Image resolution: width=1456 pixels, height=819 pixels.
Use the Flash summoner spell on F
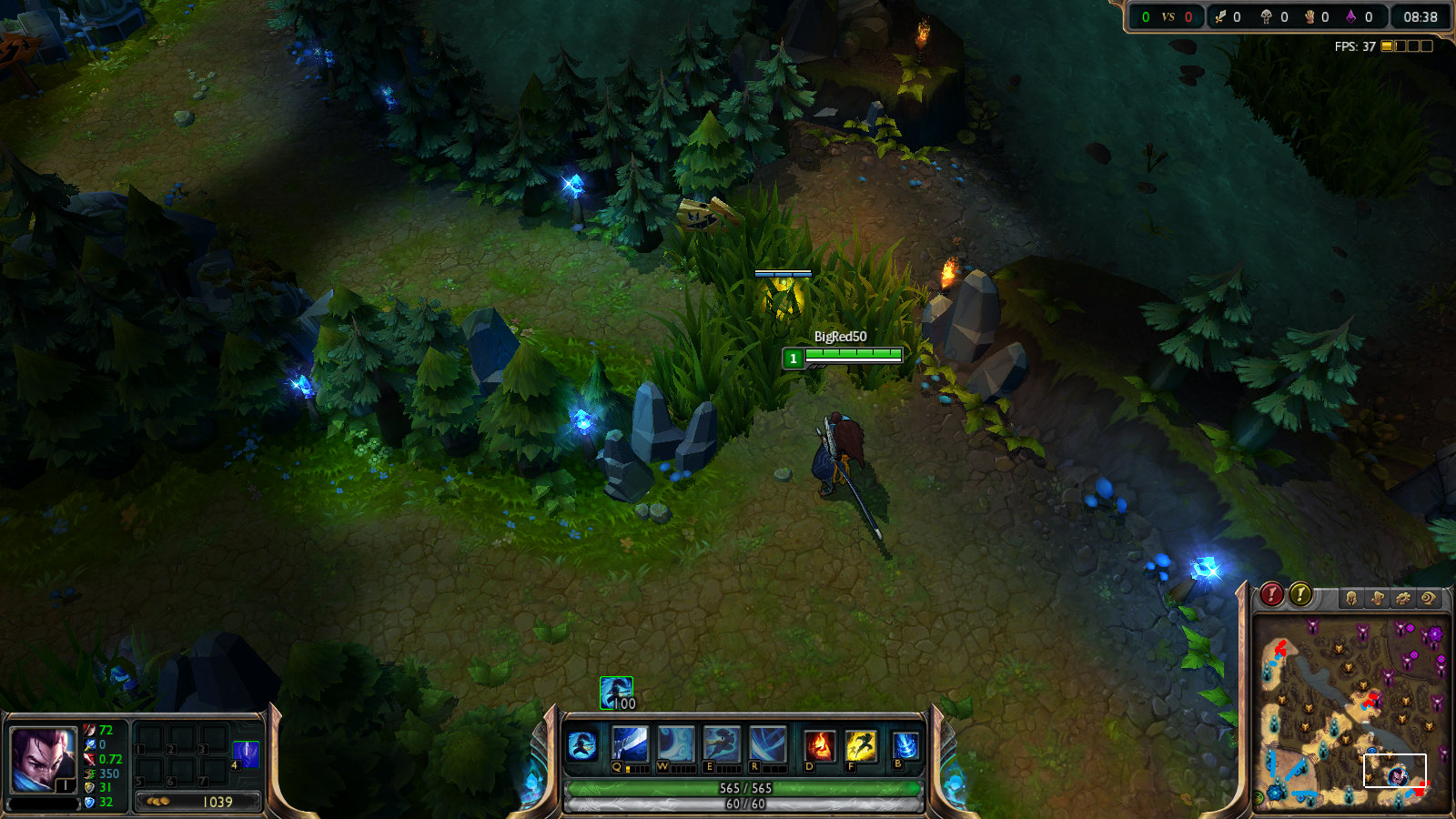(863, 743)
